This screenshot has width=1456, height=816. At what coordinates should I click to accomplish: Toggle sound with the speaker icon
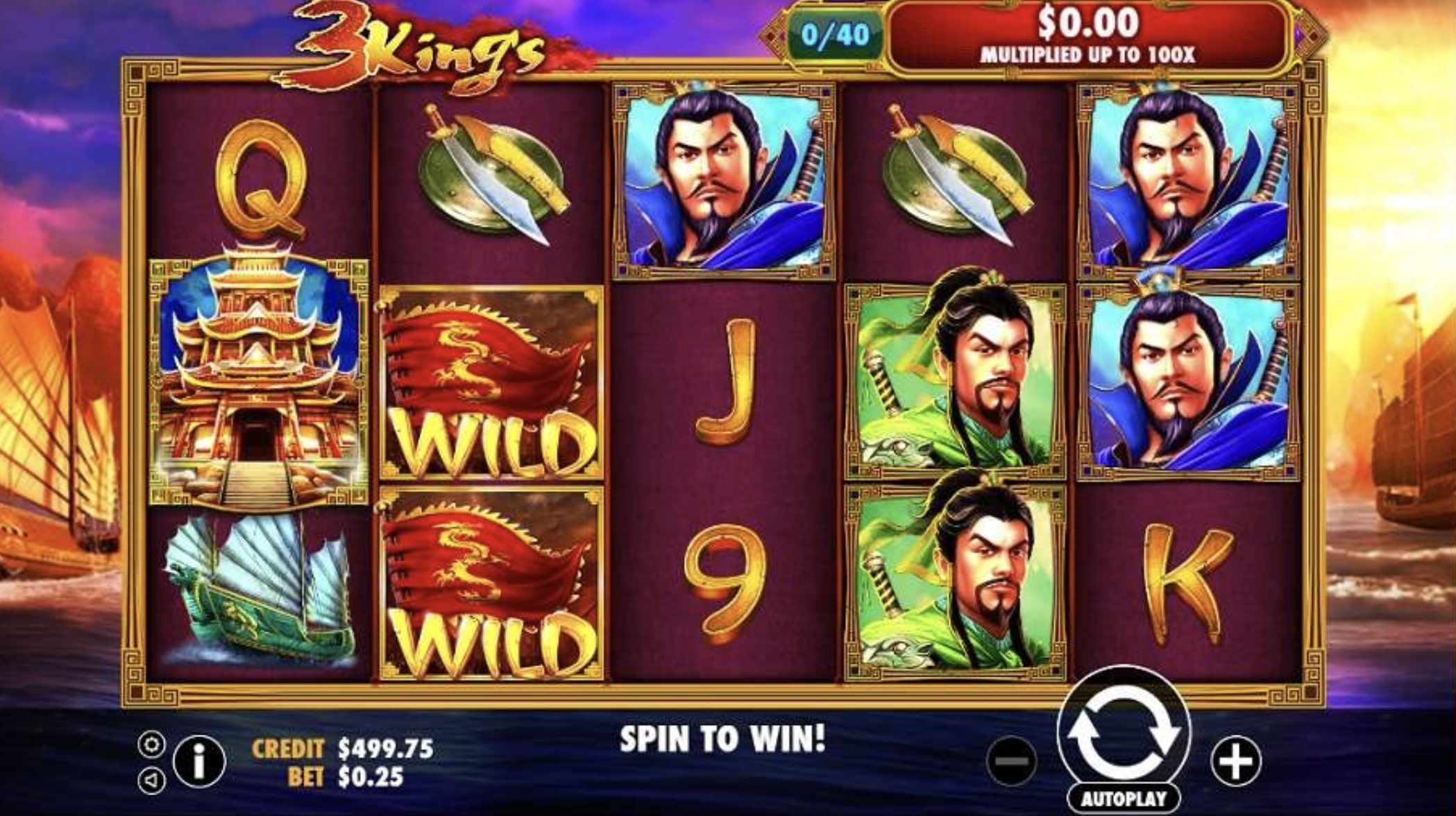click(151, 781)
